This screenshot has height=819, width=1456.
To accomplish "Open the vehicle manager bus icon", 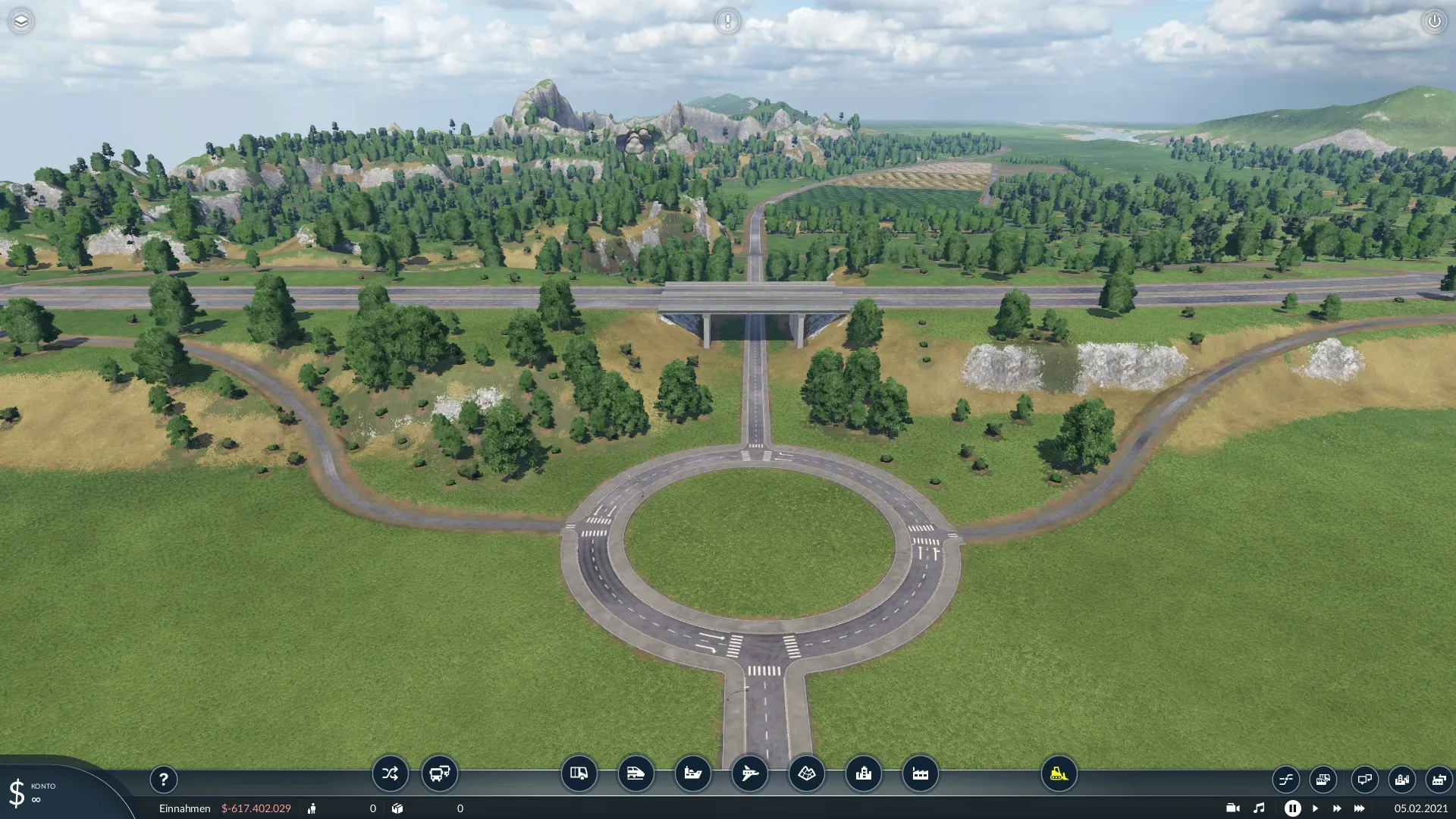I will point(439,773).
